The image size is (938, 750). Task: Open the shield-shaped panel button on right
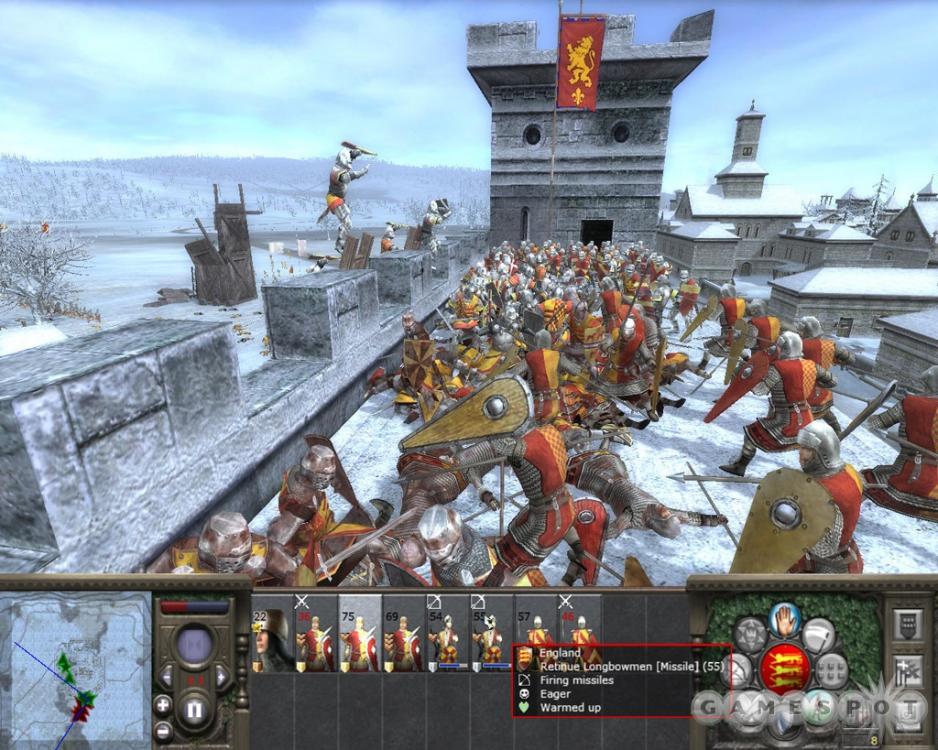click(x=908, y=624)
